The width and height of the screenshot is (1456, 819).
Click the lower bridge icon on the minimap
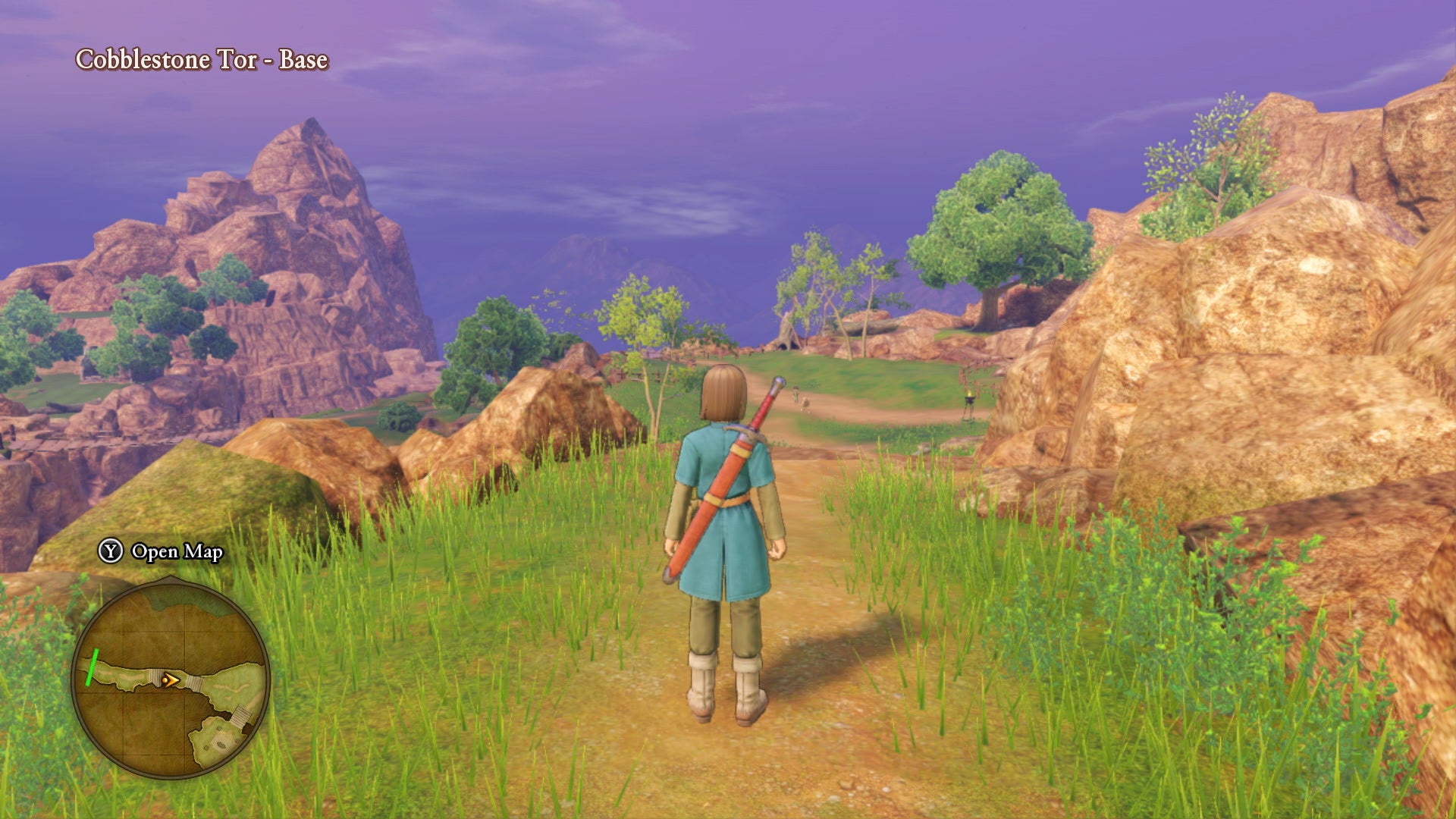click(x=241, y=716)
